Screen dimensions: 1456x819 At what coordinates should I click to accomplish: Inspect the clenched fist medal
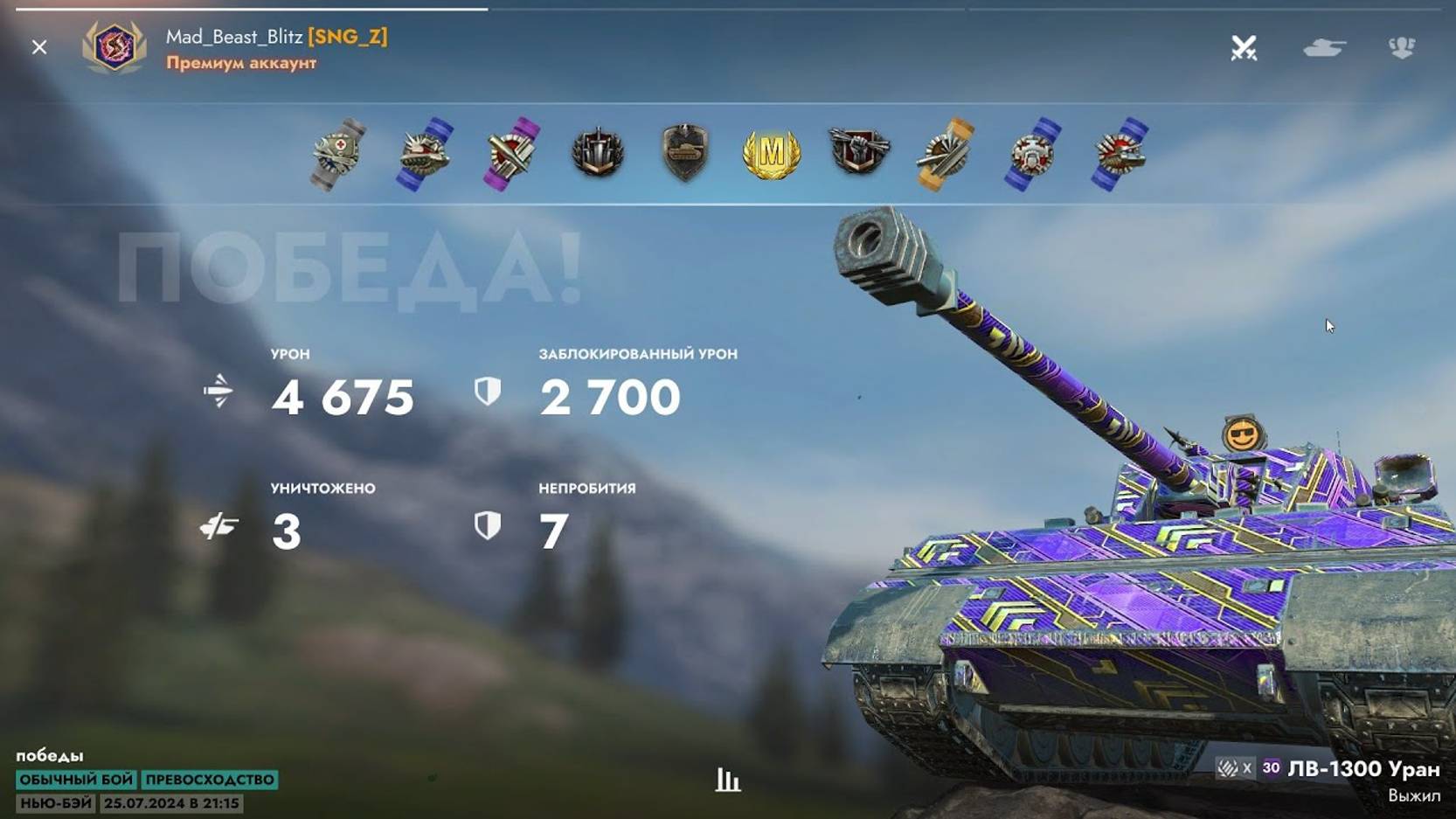coord(859,151)
